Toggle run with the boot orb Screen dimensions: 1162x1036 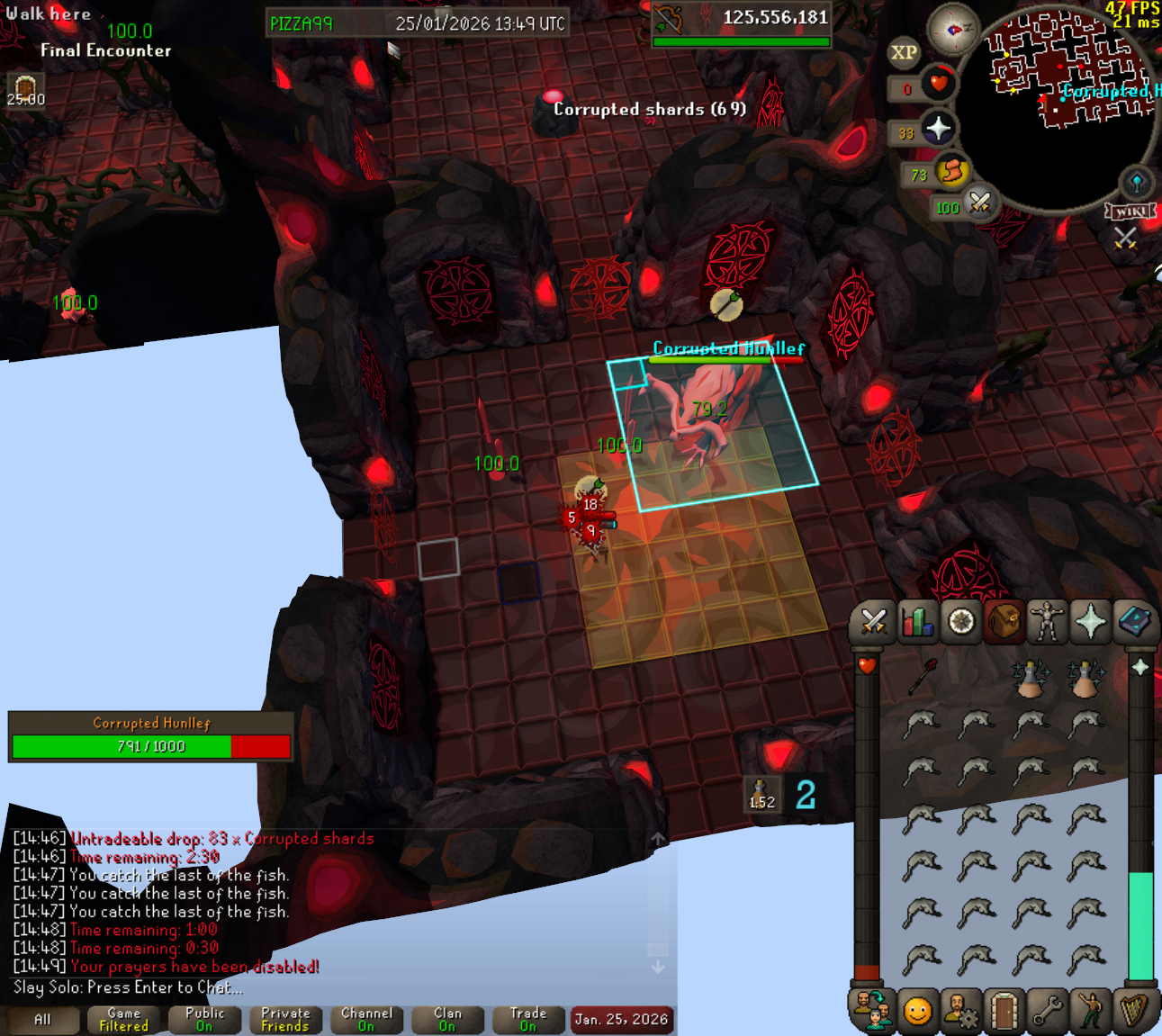pos(951,170)
